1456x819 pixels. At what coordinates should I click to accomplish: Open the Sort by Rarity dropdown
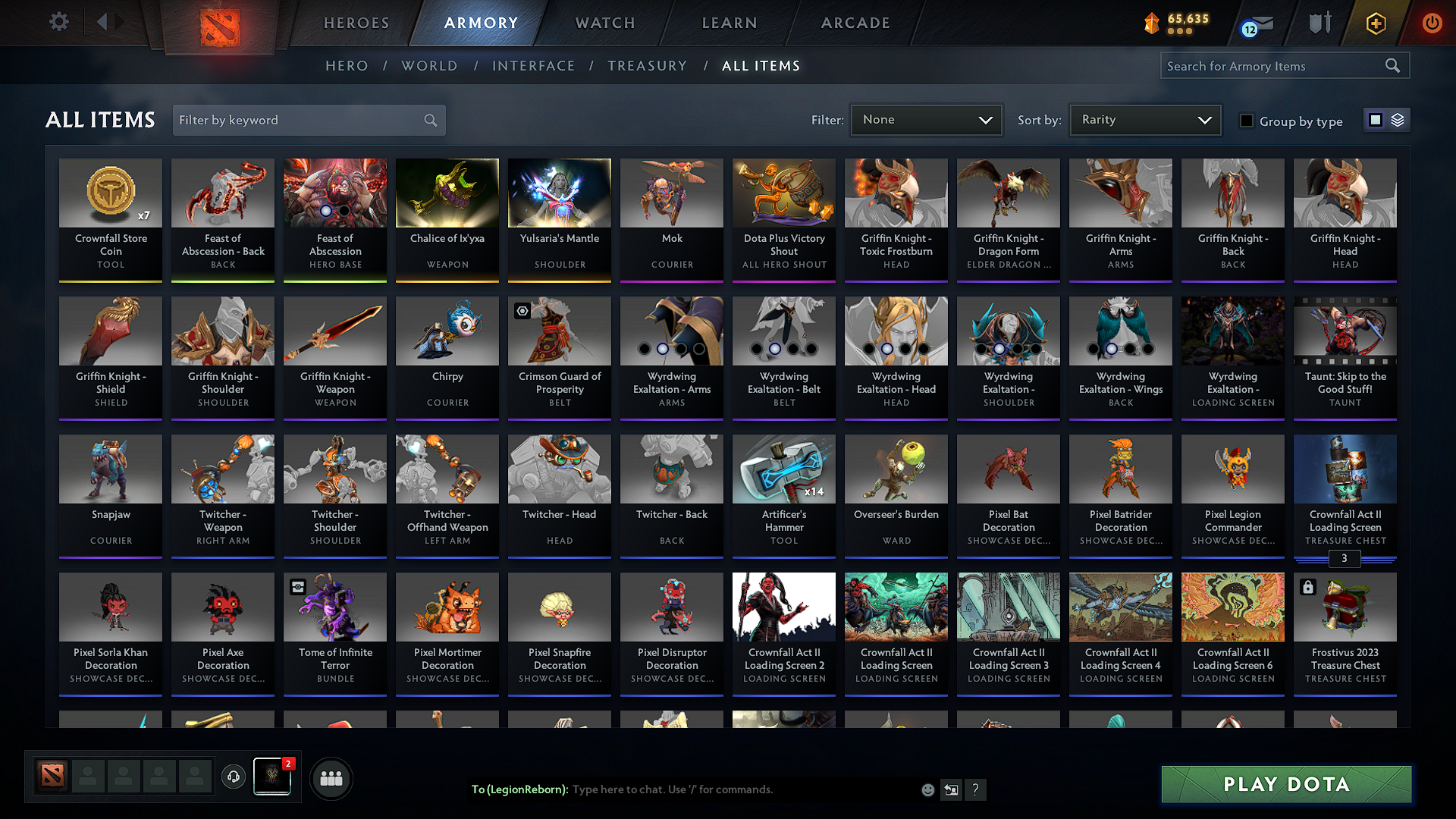(1144, 119)
